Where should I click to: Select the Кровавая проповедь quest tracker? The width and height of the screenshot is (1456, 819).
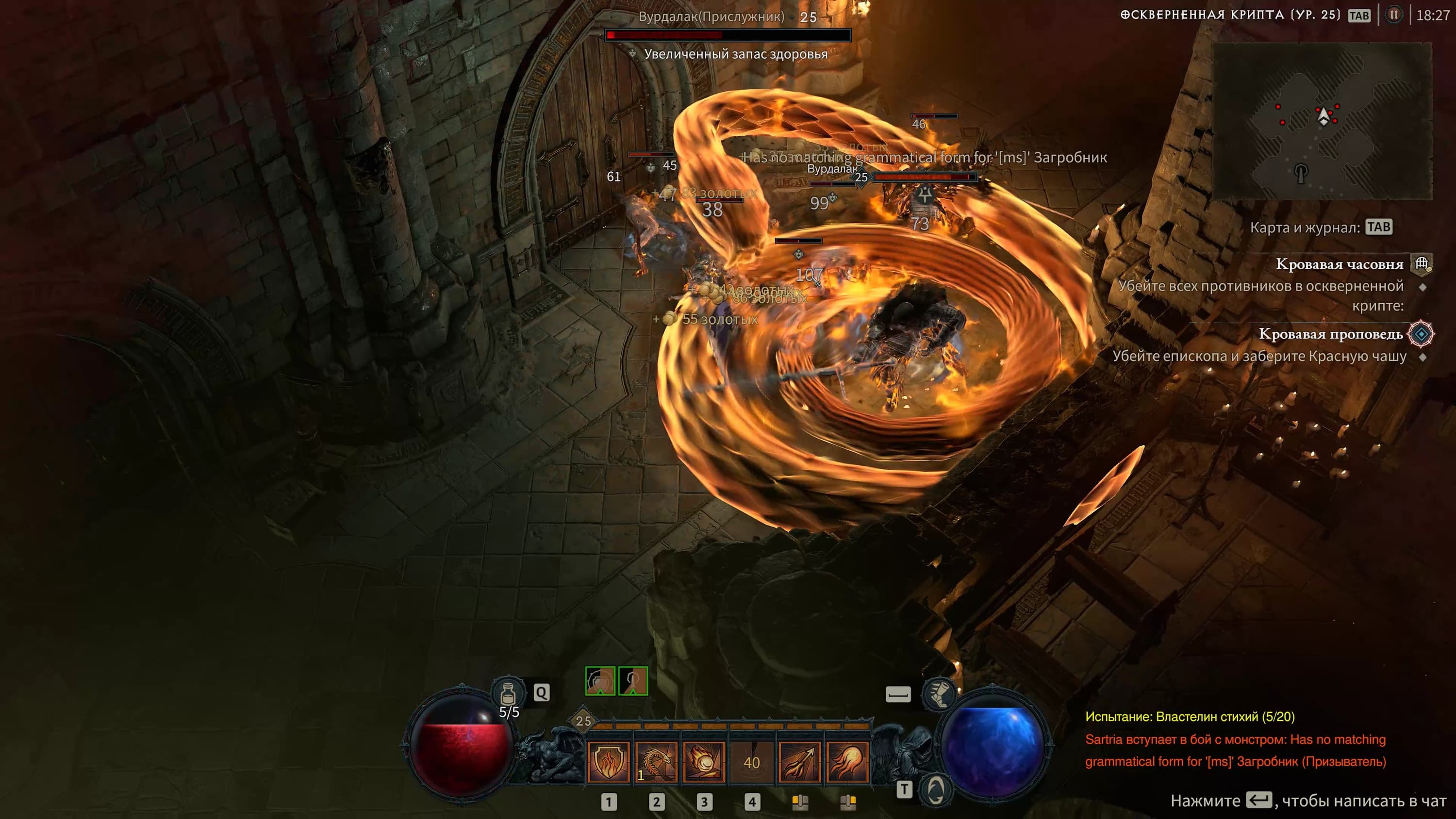tap(1331, 335)
